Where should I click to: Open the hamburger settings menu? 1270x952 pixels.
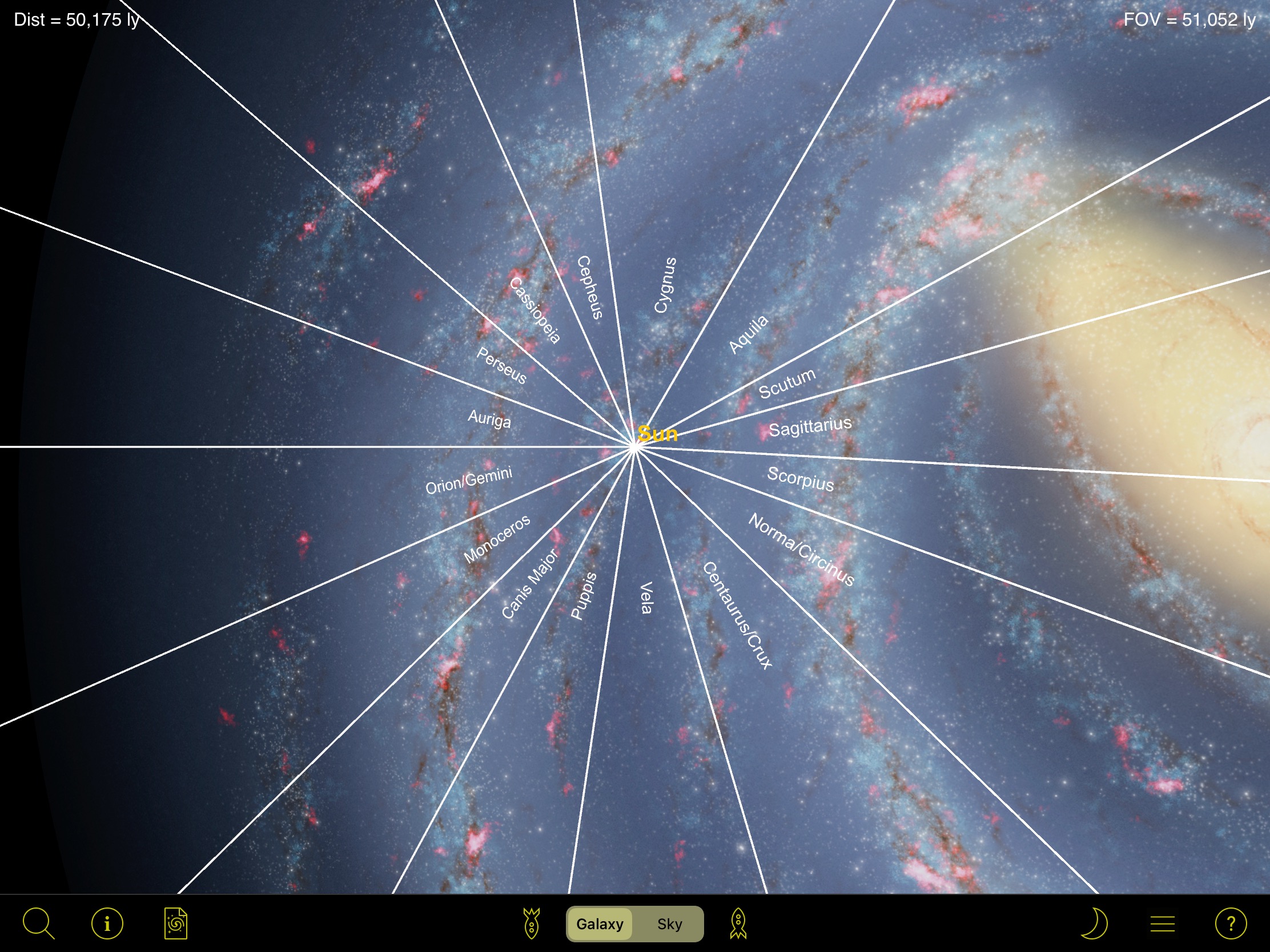1163,923
